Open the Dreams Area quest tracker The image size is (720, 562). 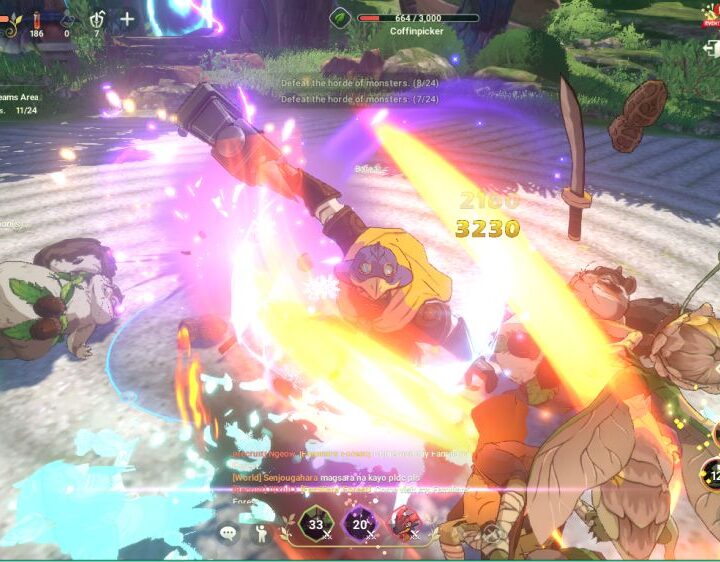point(22,103)
